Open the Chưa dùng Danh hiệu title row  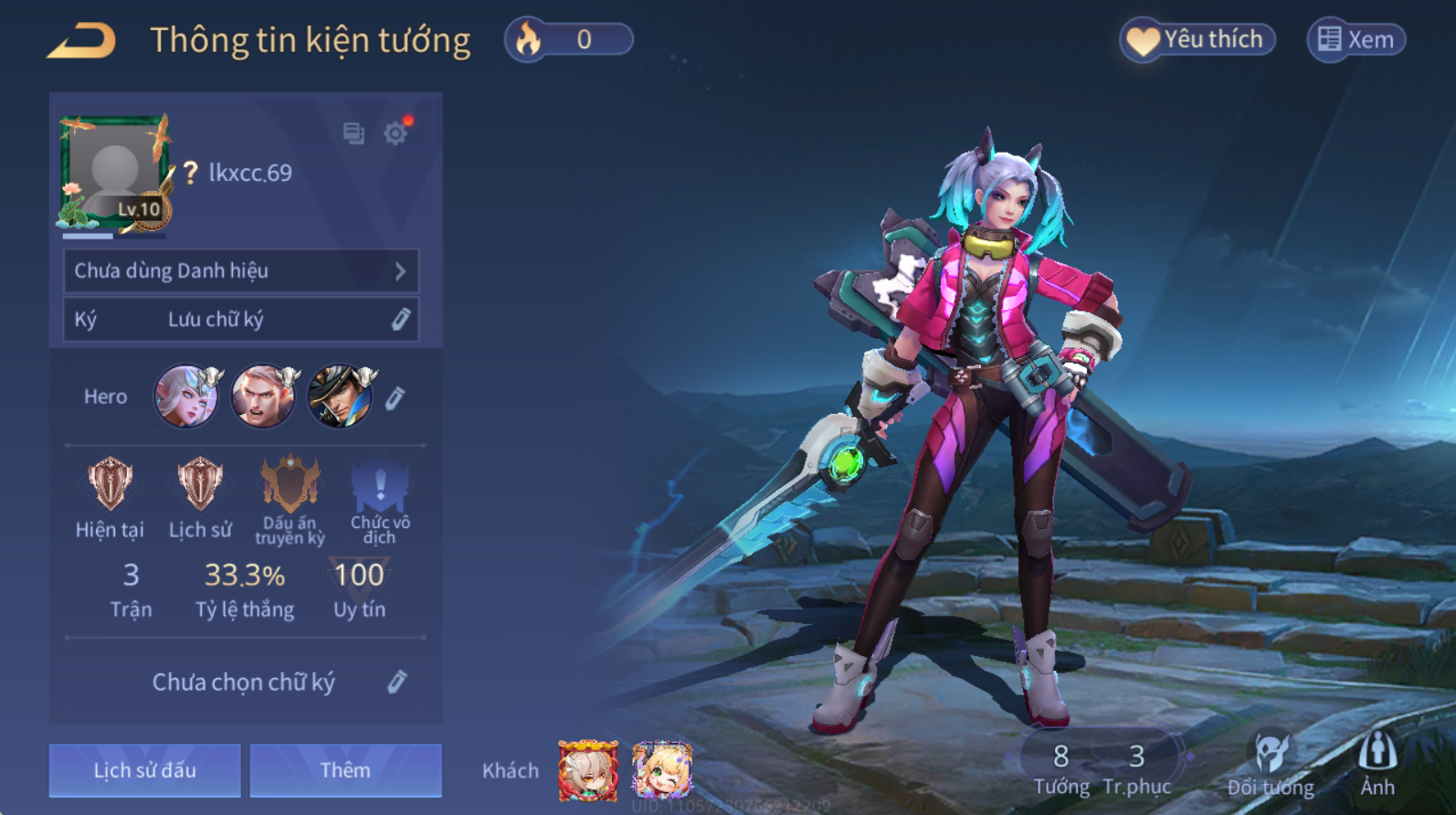click(x=241, y=270)
